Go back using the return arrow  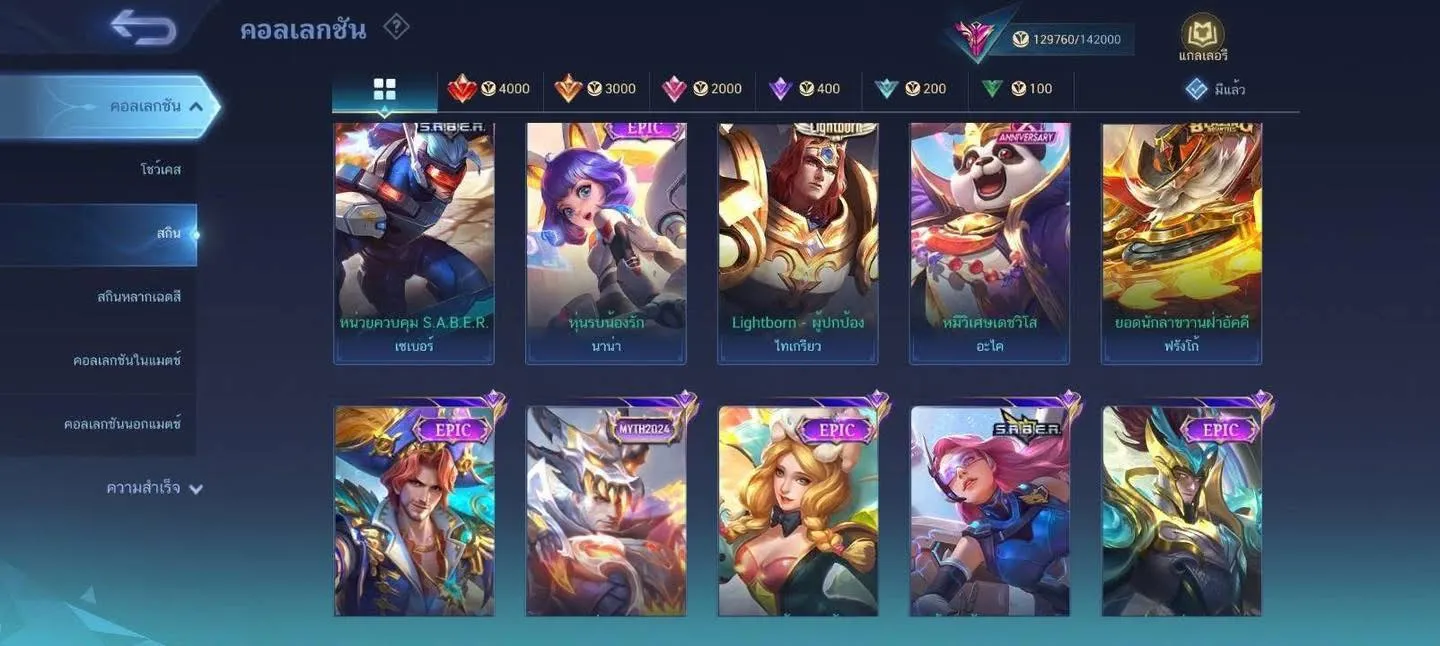tap(144, 28)
